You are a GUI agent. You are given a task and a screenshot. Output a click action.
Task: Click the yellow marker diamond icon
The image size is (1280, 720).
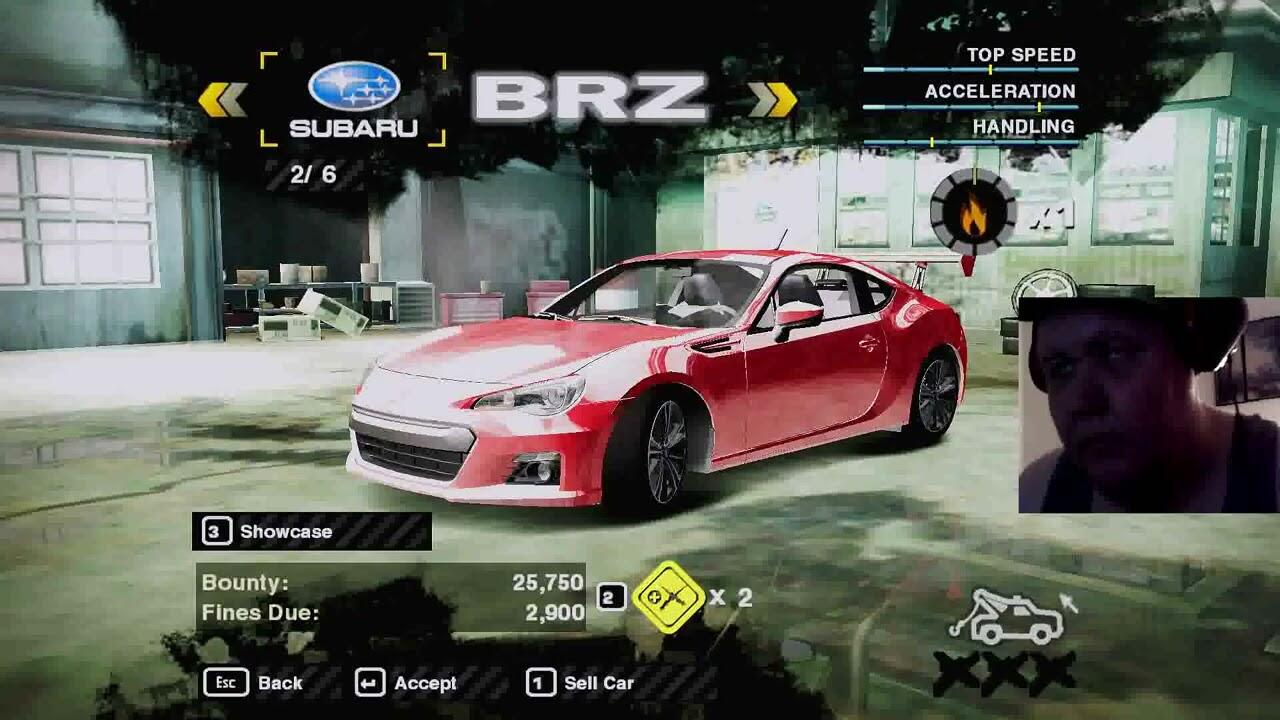668,597
